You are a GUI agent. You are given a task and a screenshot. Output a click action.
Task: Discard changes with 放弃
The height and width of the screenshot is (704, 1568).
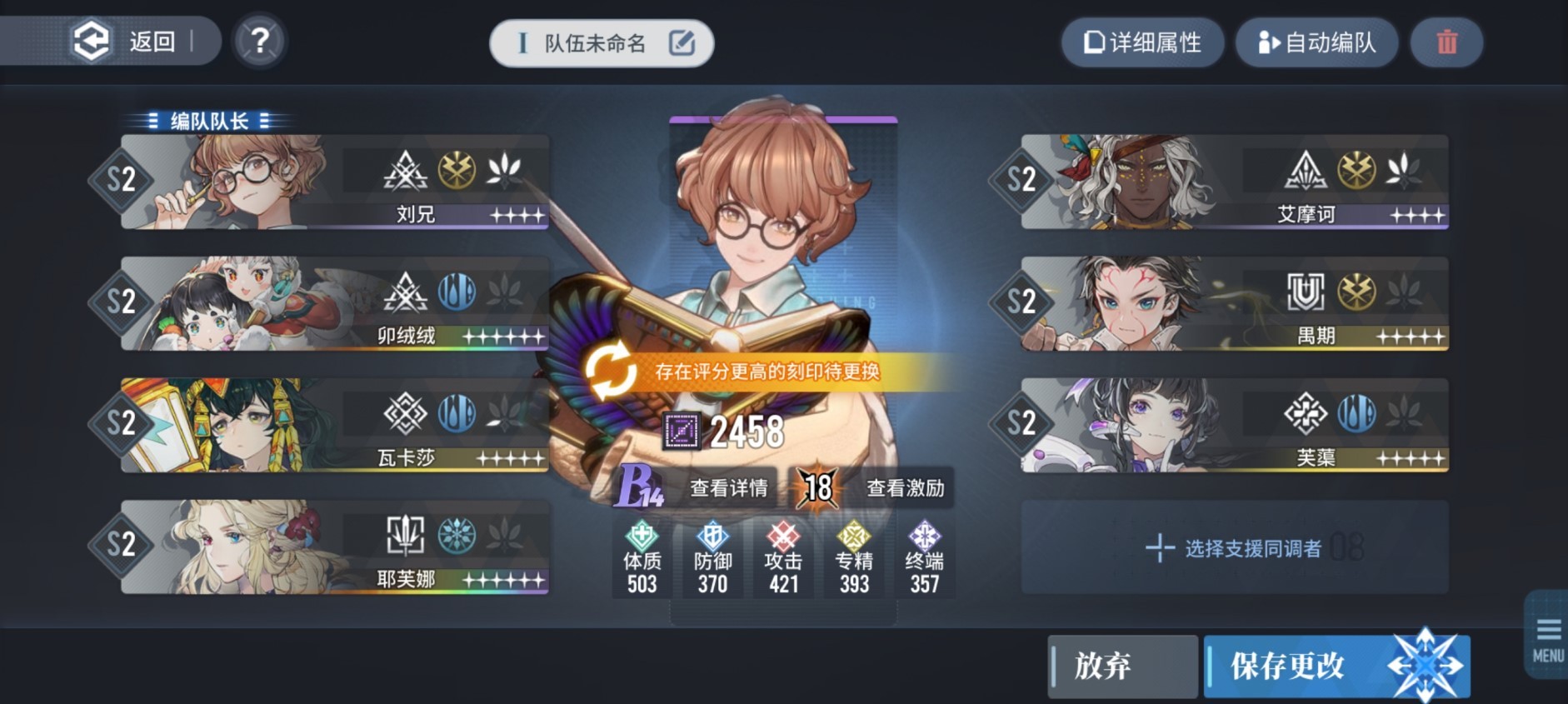pyautogui.click(x=1121, y=666)
